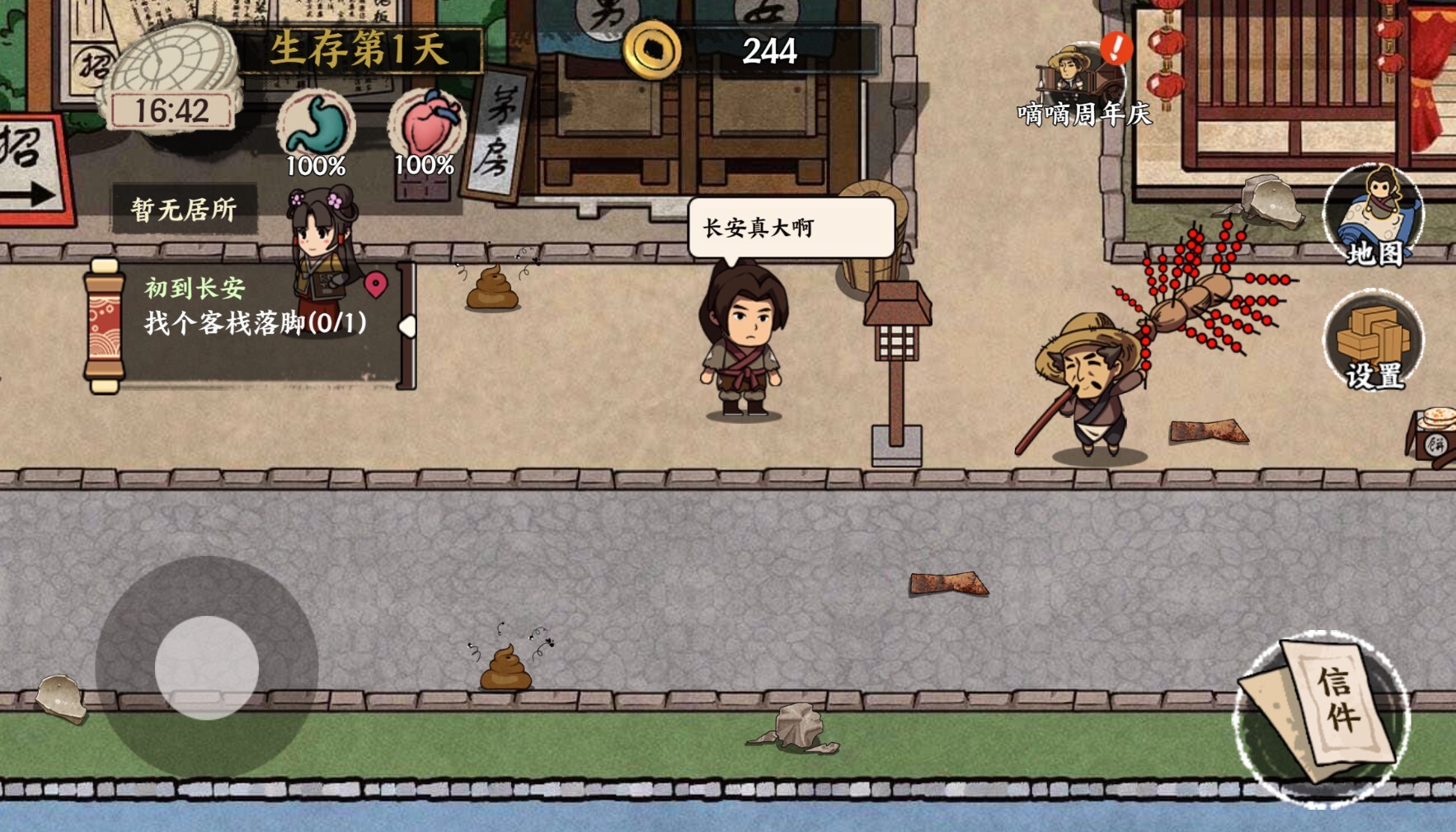Toggle the quest location pin marker
Image resolution: width=1456 pixels, height=832 pixels.
[375, 284]
